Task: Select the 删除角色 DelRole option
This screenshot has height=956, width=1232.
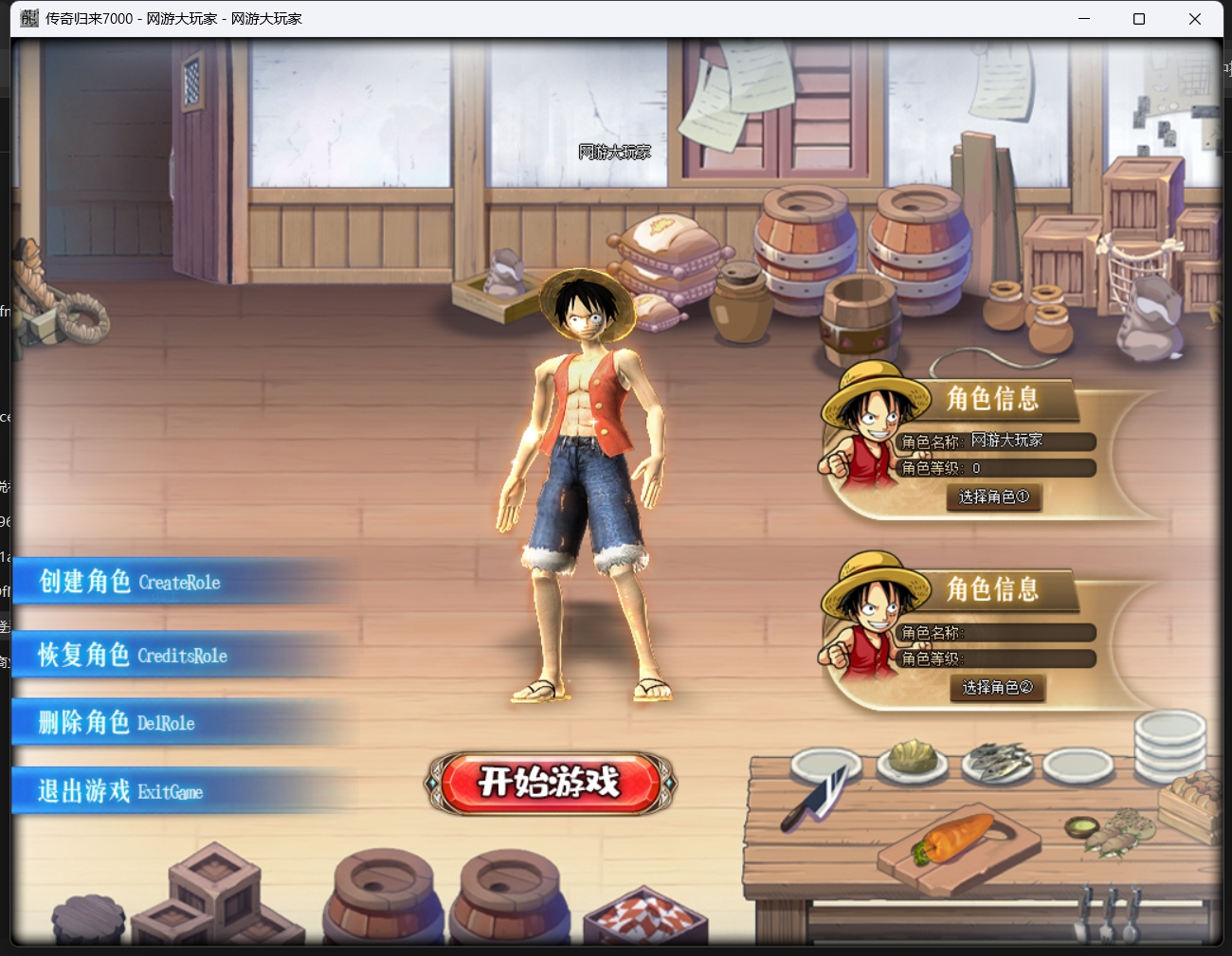Action: click(117, 723)
